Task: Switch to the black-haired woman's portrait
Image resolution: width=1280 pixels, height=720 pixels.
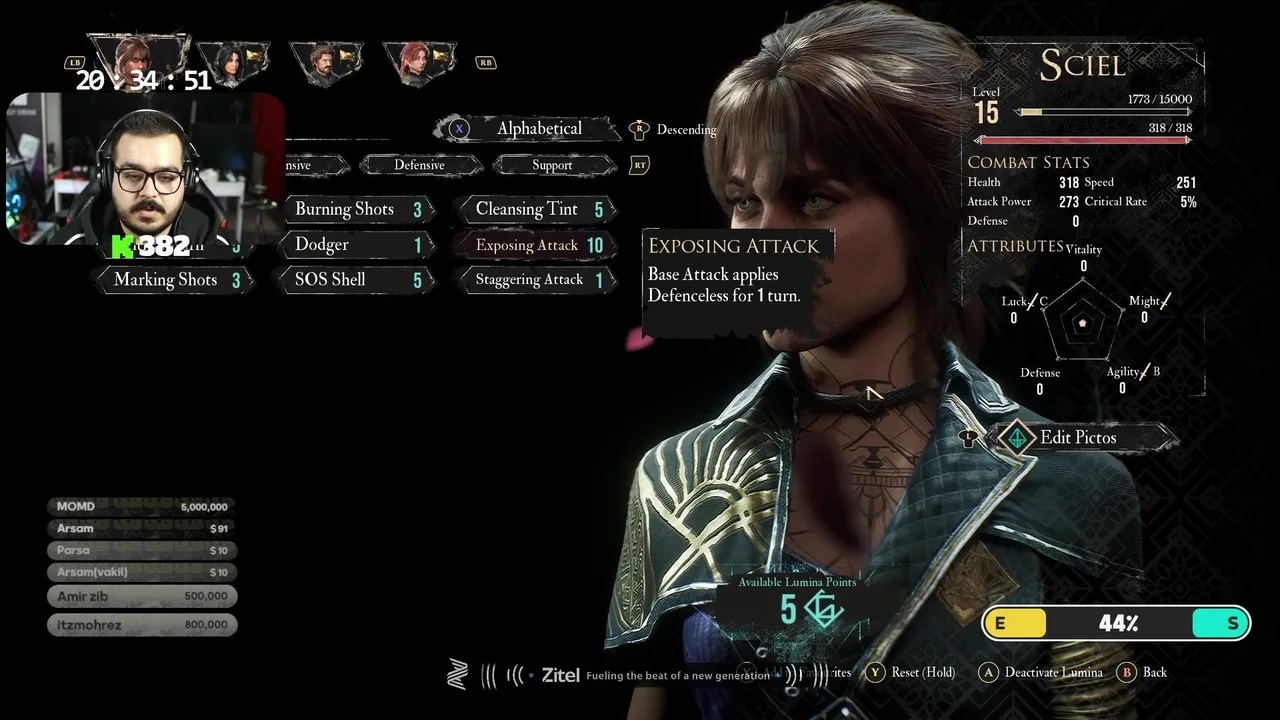Action: [232, 63]
